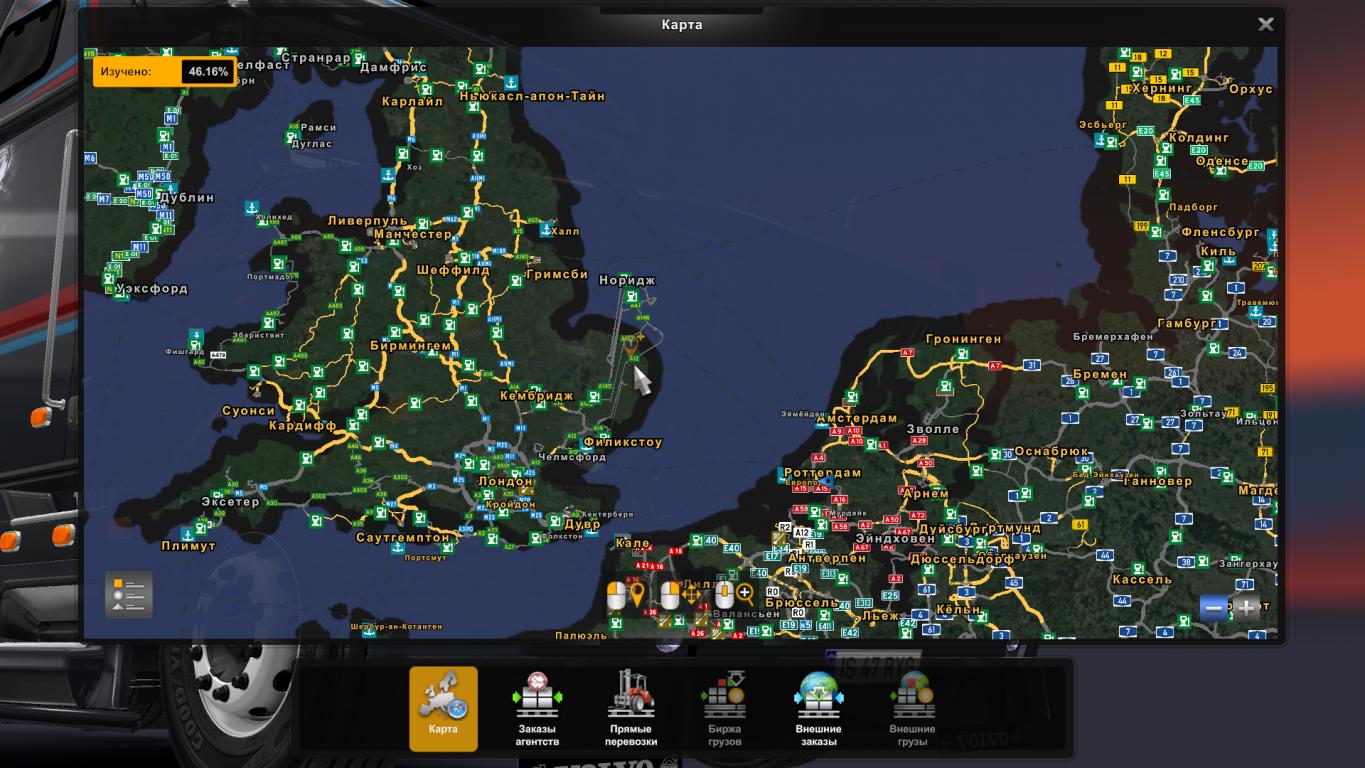Select the Dublin city label on map
Screen dimensions: 1365x768
186,198
